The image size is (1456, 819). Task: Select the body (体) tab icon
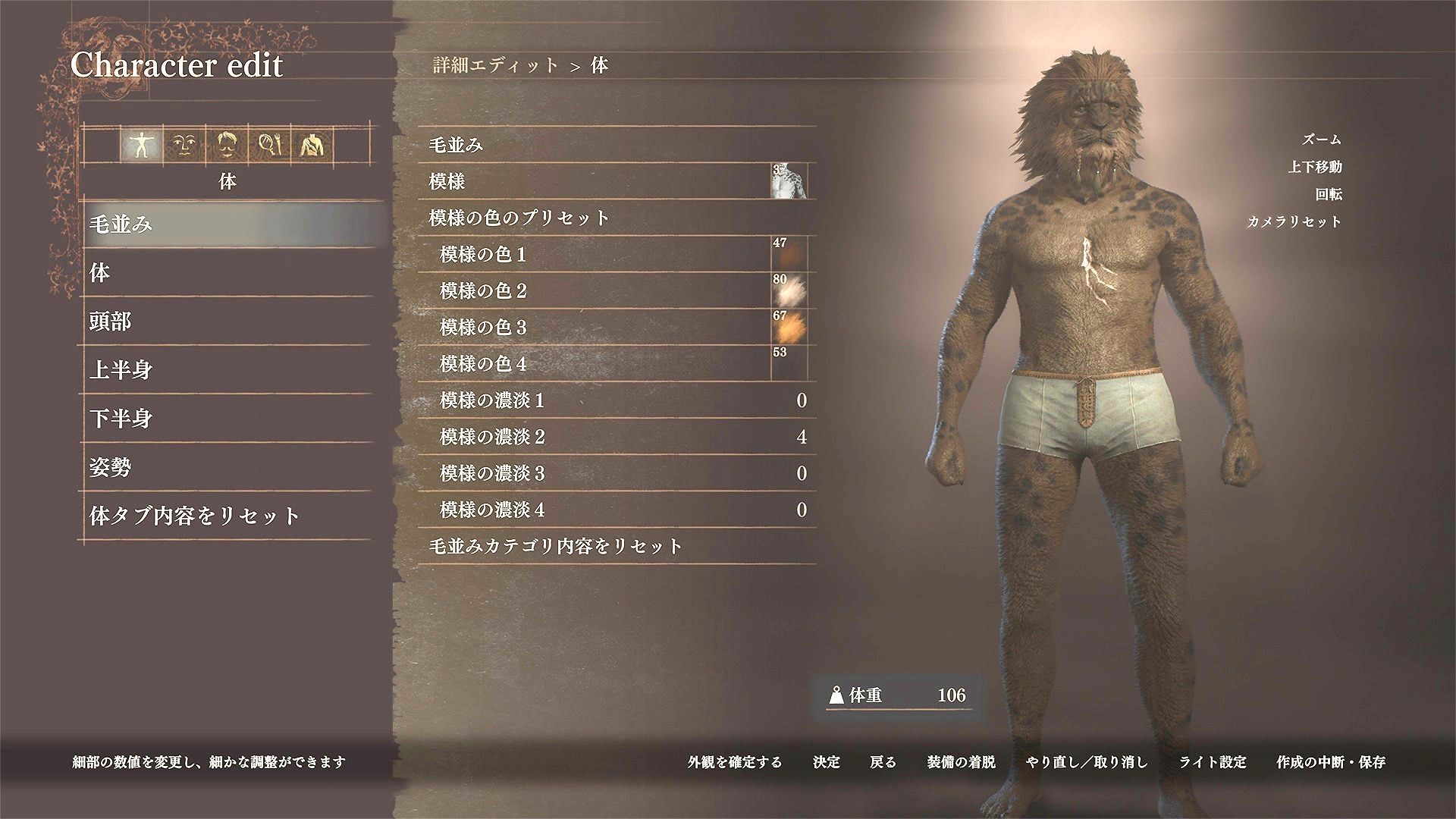tap(142, 144)
